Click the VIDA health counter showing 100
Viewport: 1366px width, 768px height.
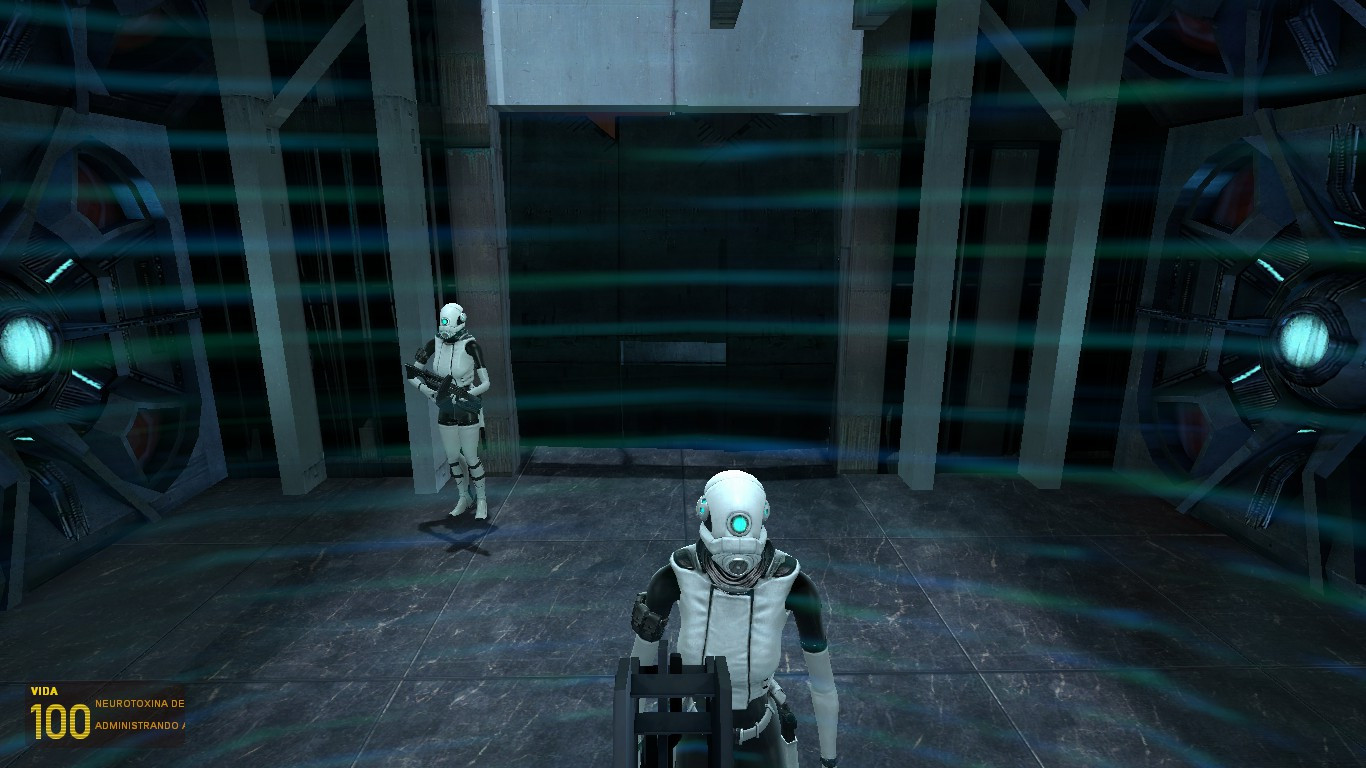(60, 715)
